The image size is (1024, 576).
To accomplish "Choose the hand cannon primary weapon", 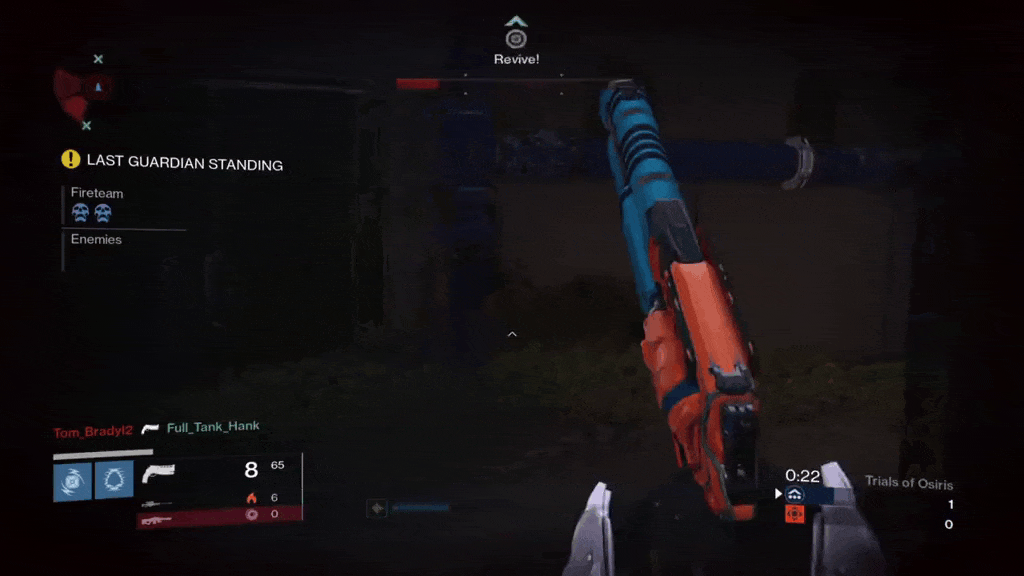I will click(x=159, y=472).
